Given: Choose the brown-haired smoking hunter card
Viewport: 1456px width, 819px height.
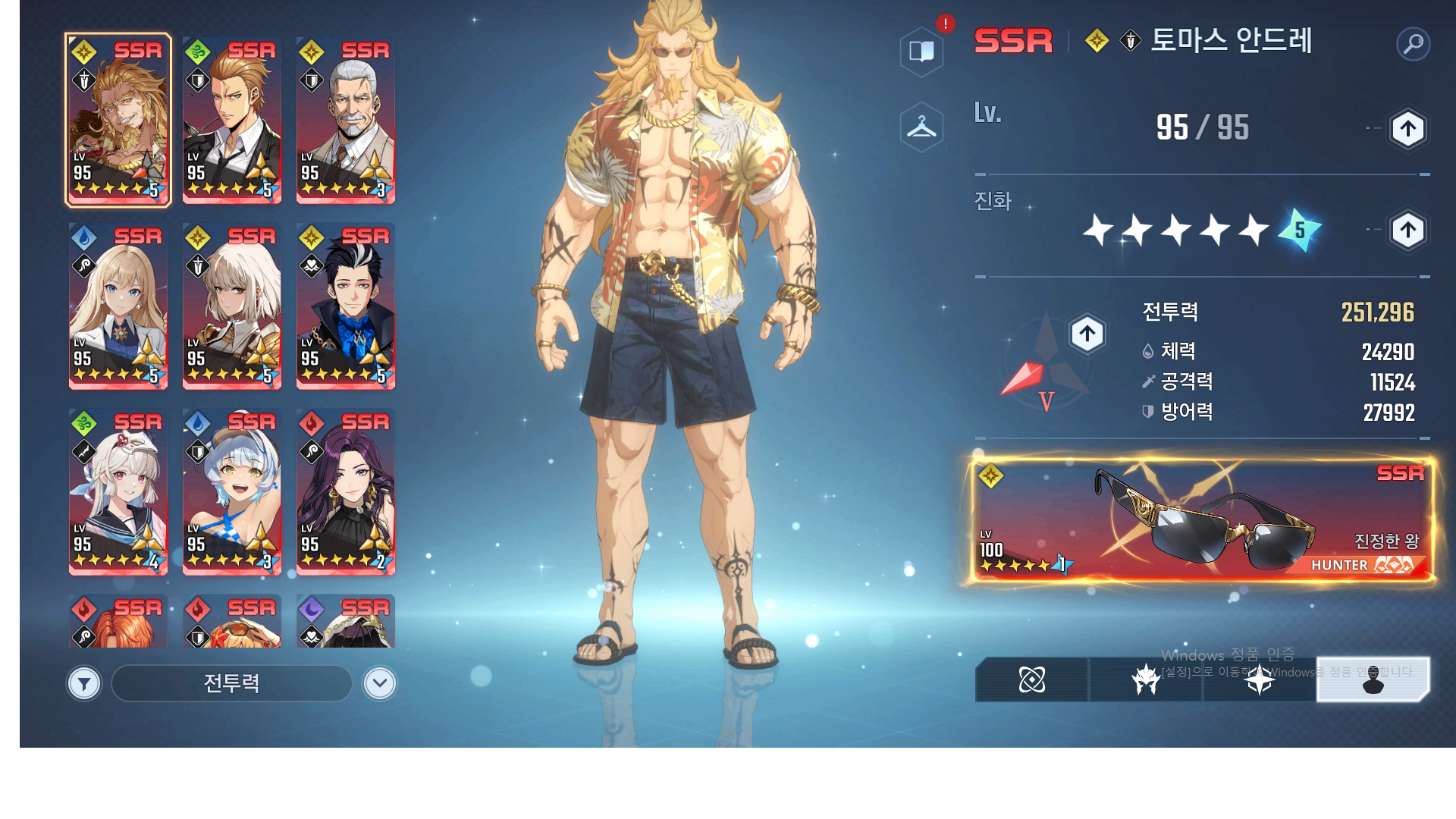Looking at the screenshot, I should pyautogui.click(x=231, y=121).
